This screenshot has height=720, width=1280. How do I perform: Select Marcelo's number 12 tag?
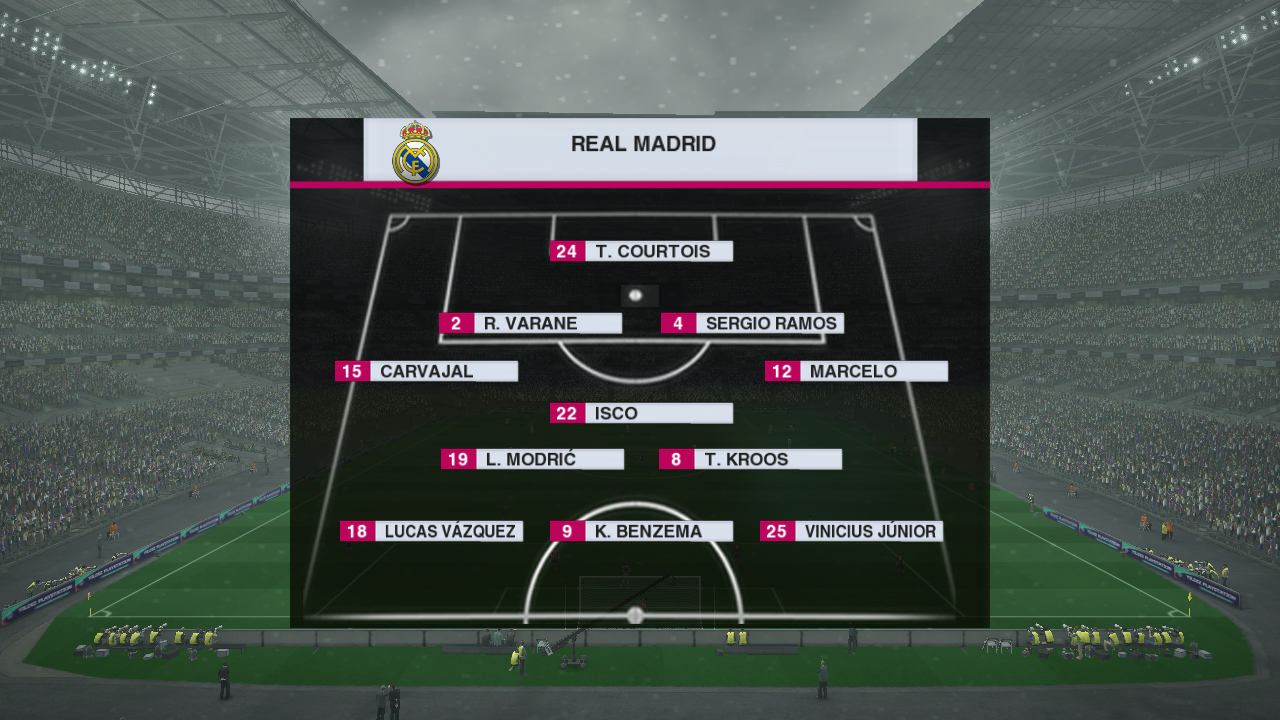click(782, 371)
